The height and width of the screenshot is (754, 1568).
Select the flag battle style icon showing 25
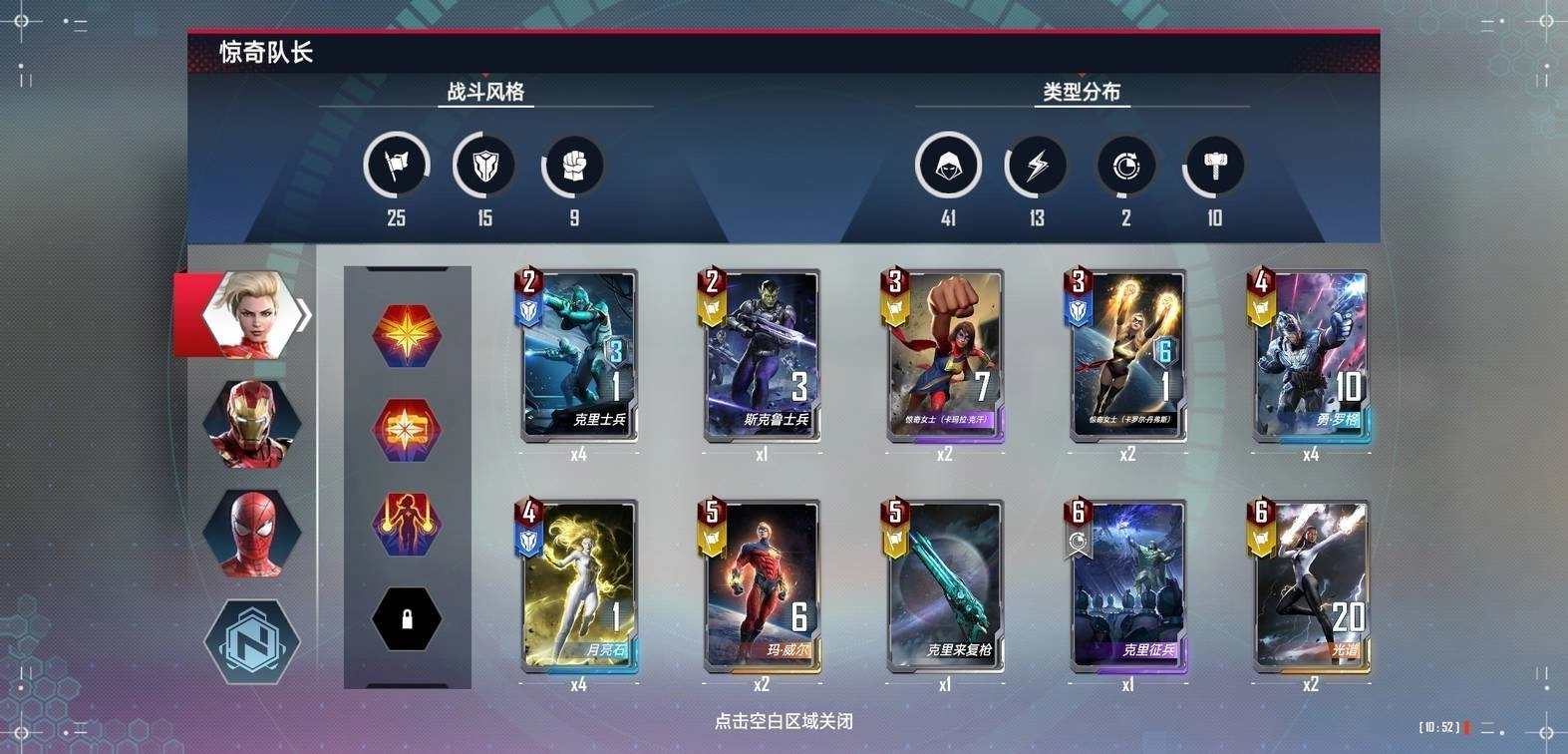[x=396, y=166]
